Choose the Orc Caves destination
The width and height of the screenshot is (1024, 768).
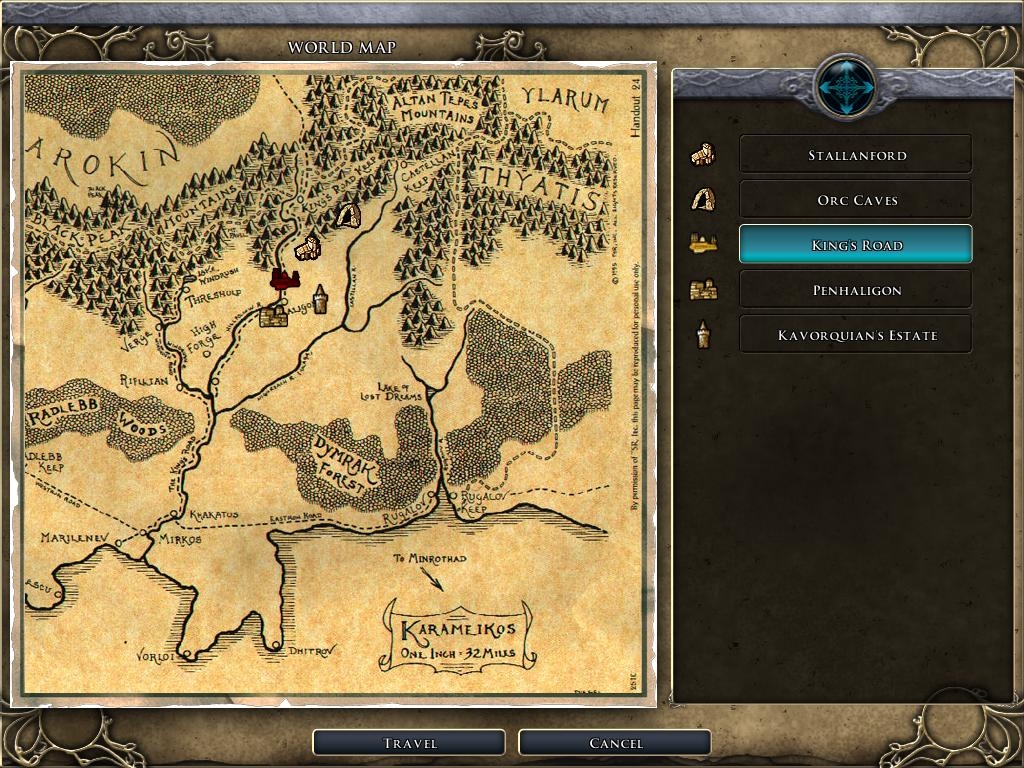(x=855, y=200)
